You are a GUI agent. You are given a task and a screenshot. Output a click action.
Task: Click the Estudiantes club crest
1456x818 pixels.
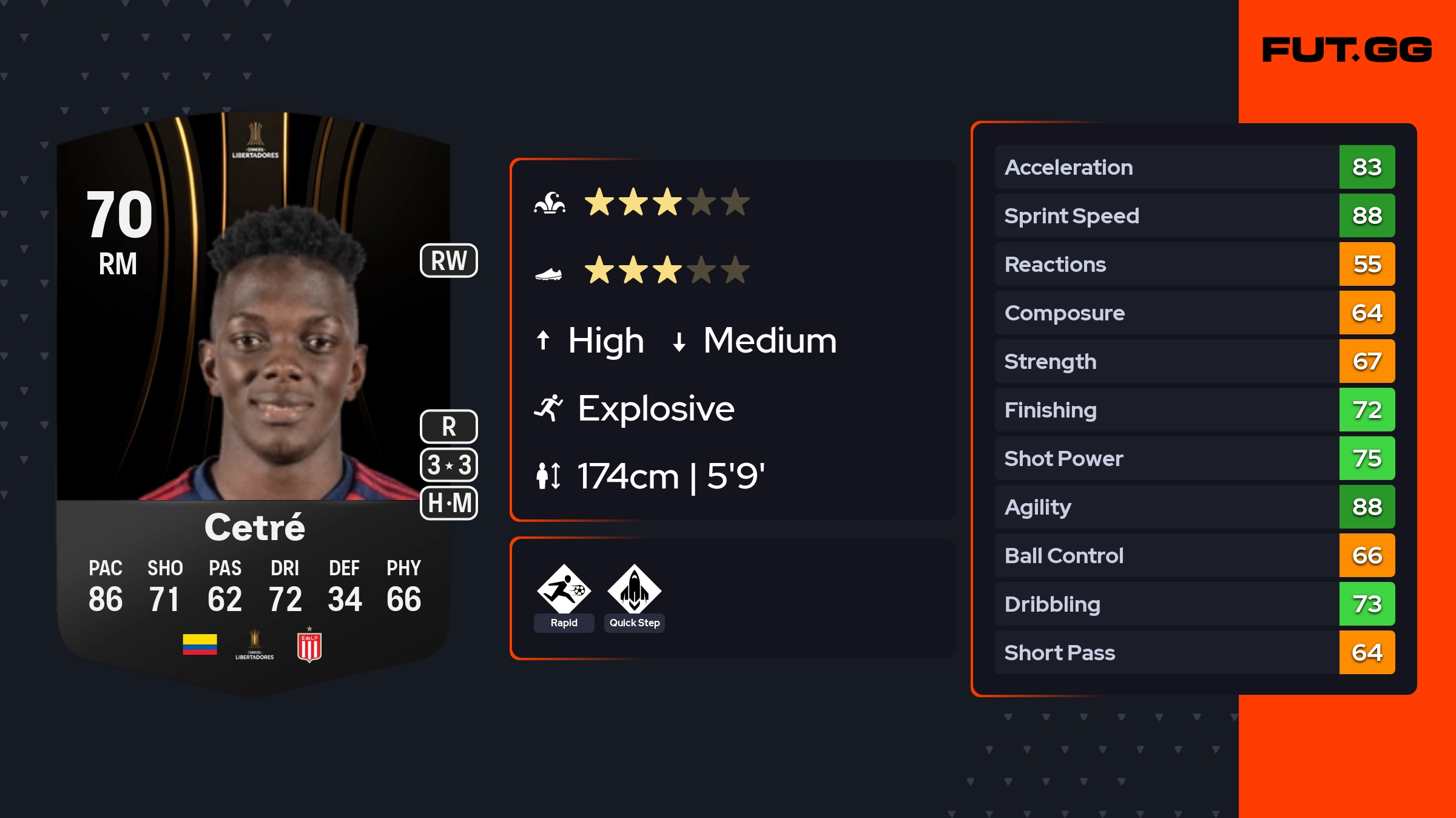(x=309, y=646)
